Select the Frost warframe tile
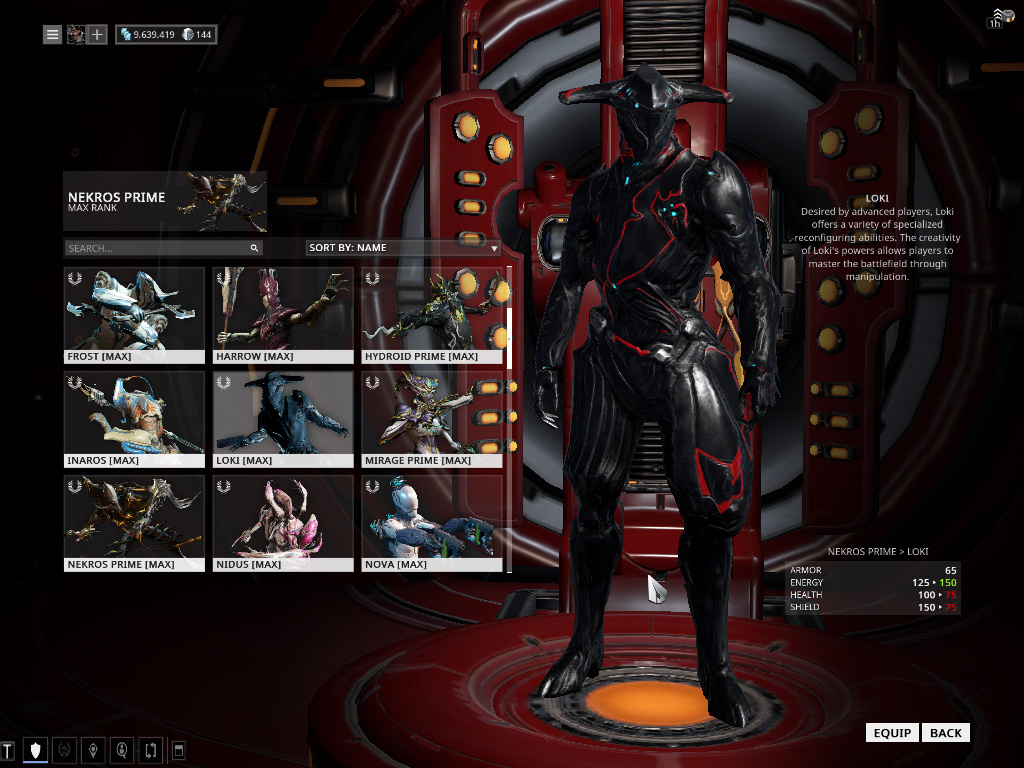This screenshot has width=1024, height=768. coord(134,314)
